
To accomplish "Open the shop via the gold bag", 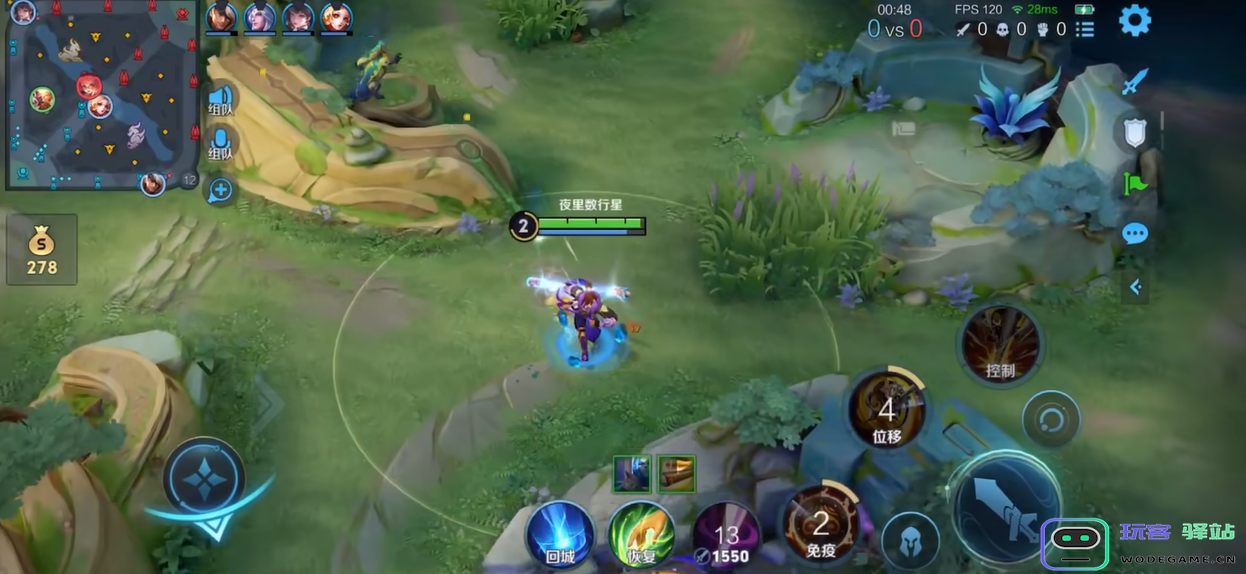I will 41,249.
